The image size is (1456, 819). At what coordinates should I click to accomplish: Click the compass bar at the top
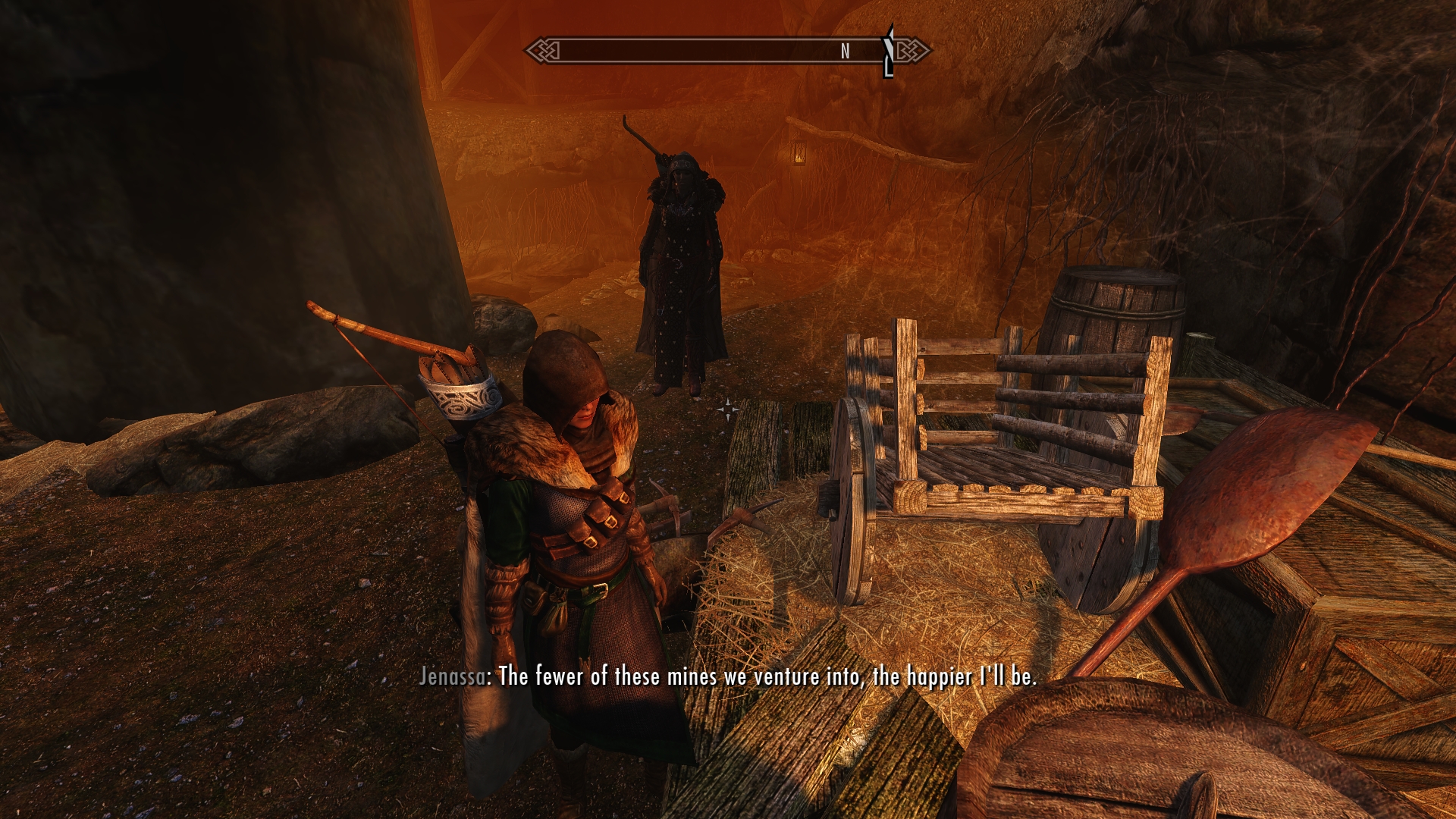[713, 51]
